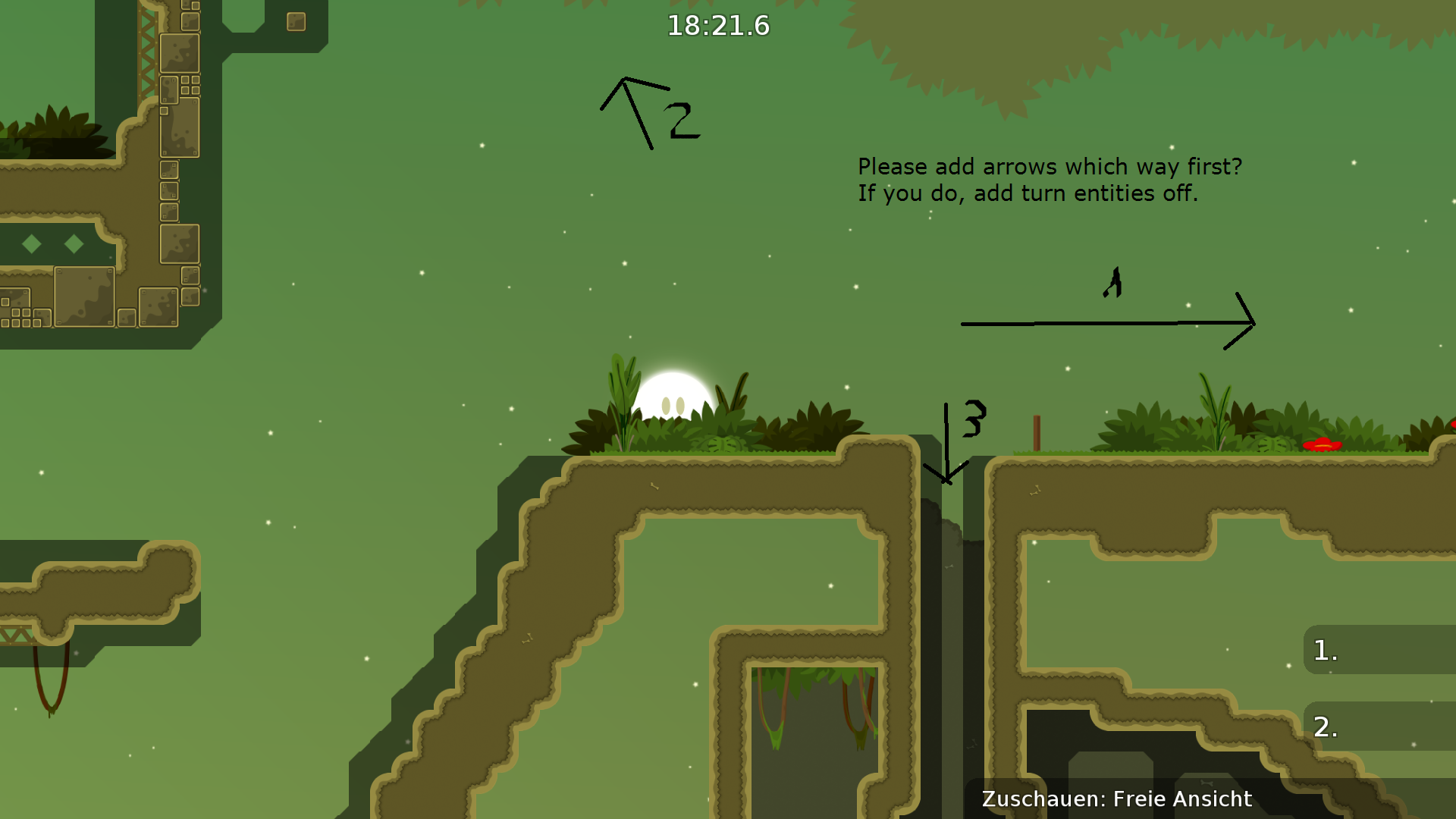Click the annotation about adding arrows

pos(1050,167)
